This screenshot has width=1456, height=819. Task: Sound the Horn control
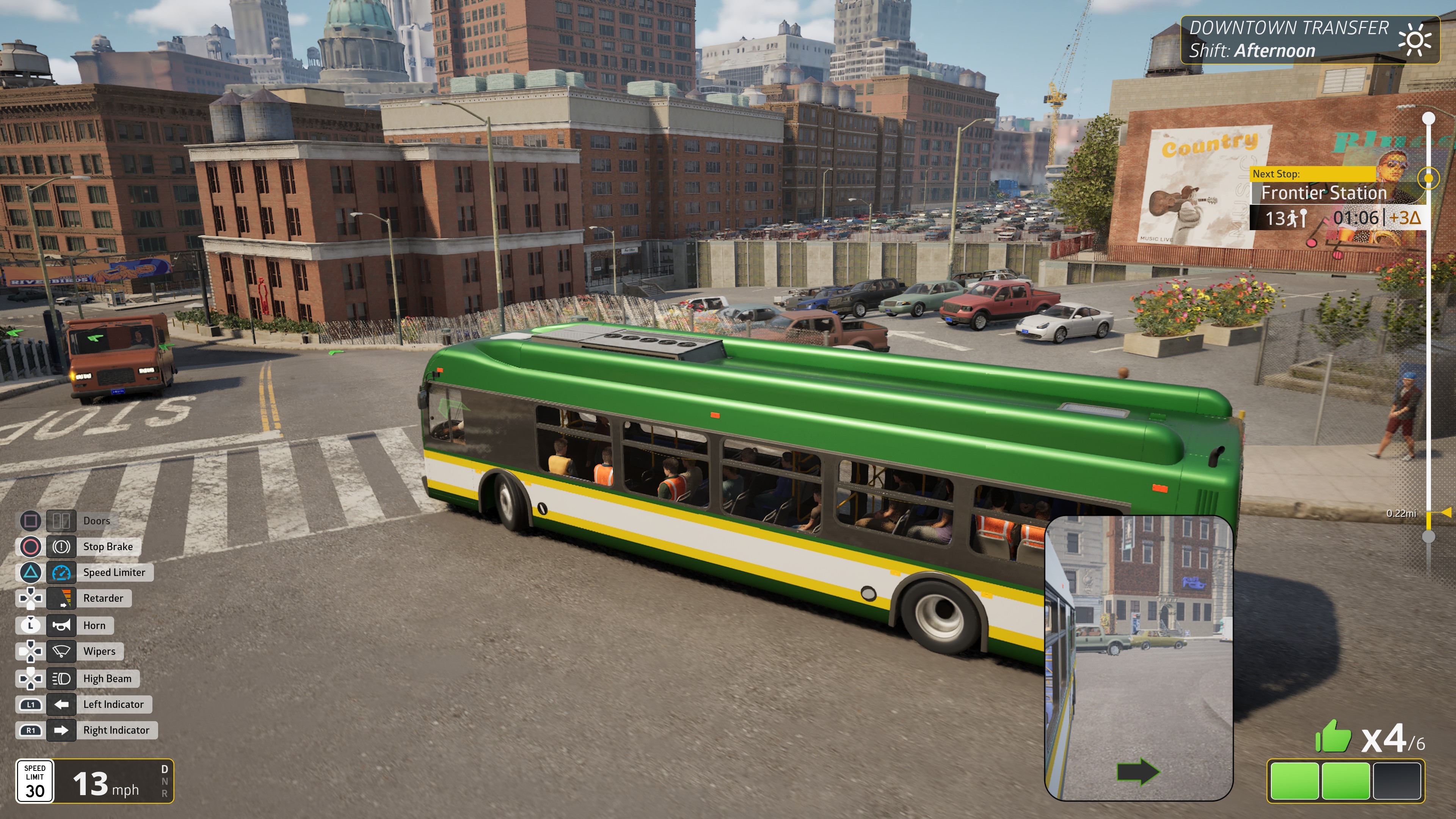(x=61, y=625)
